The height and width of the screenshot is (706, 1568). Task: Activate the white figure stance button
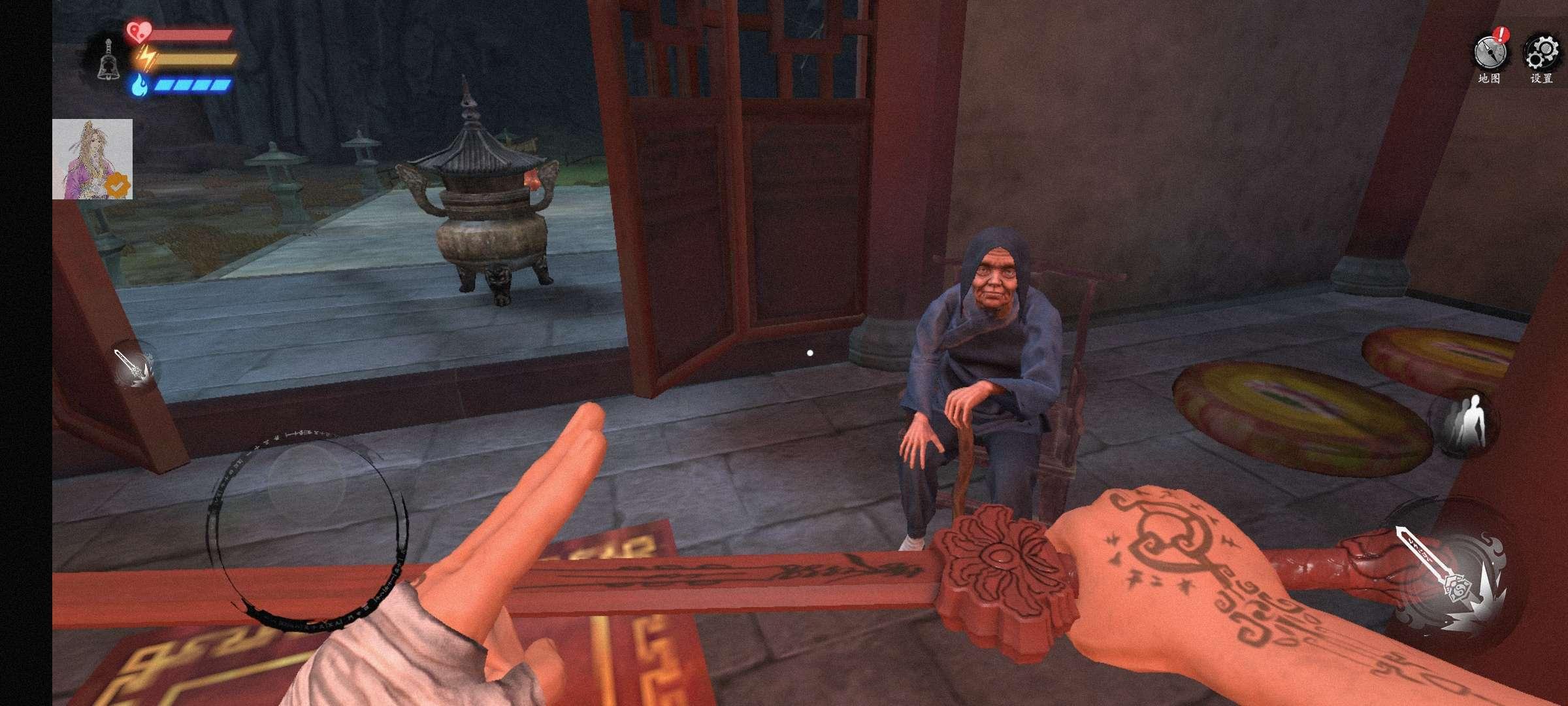[1464, 422]
